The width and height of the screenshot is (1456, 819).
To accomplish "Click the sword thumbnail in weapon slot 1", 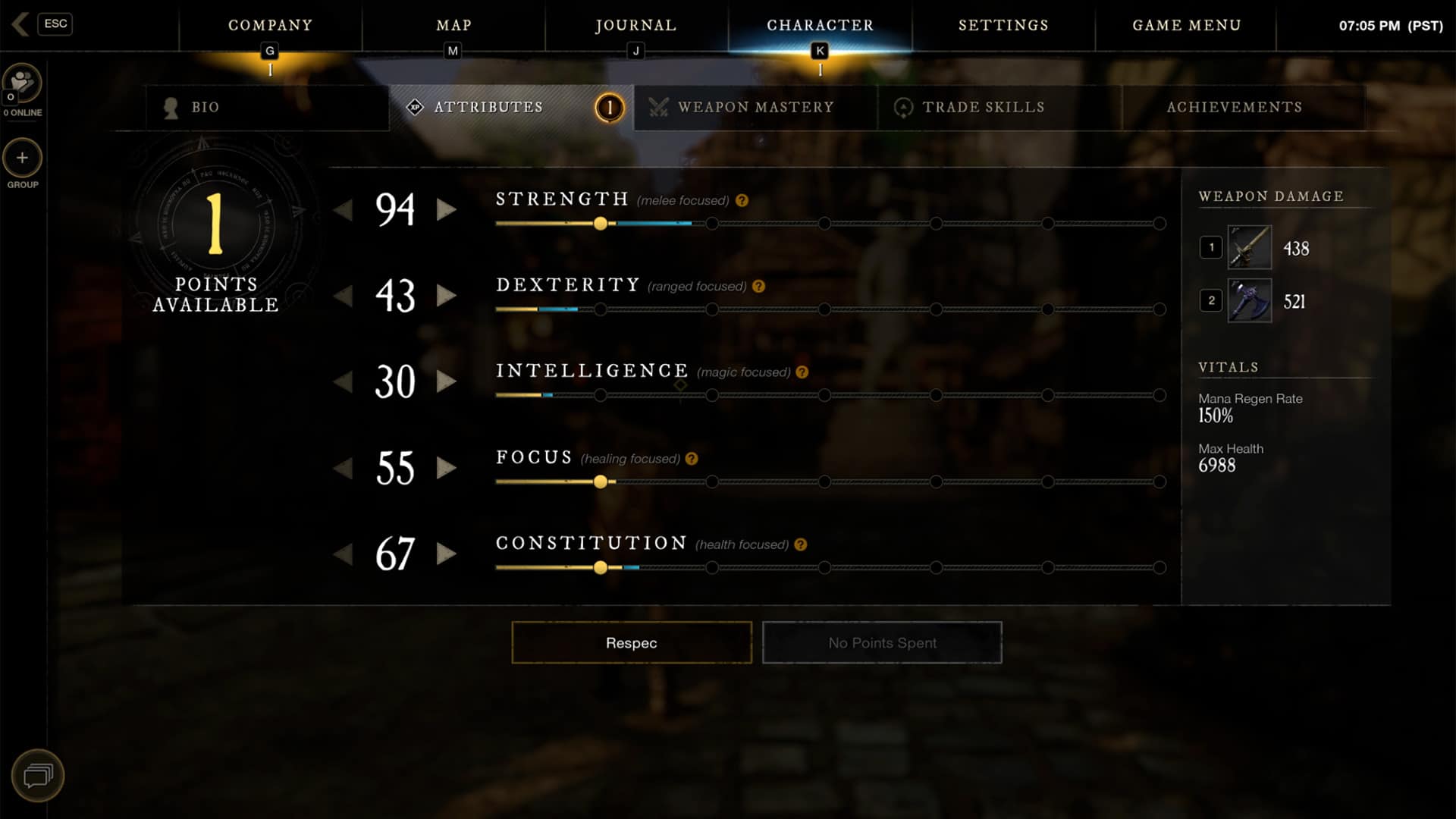I will (1248, 246).
